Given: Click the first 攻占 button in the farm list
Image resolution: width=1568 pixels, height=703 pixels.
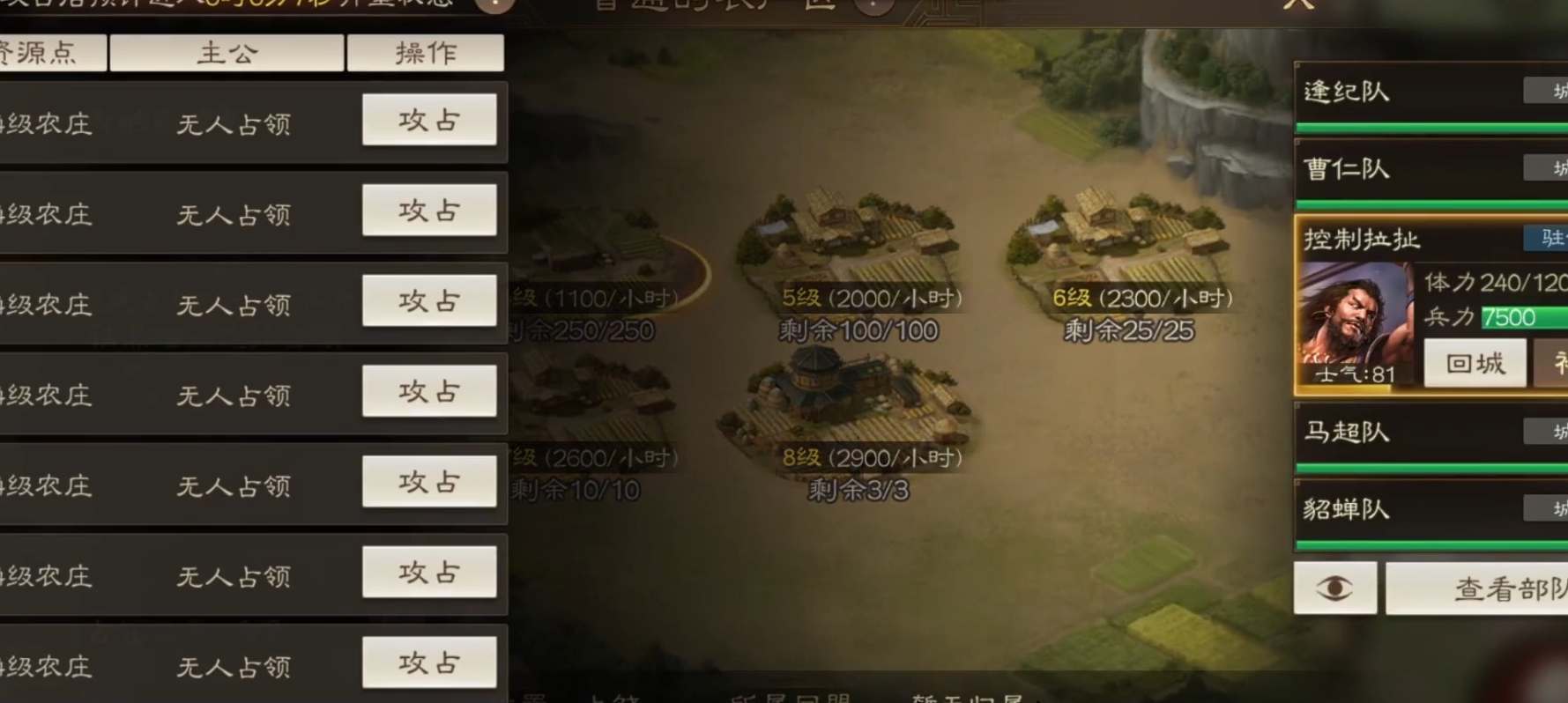Looking at the screenshot, I should coord(429,119).
